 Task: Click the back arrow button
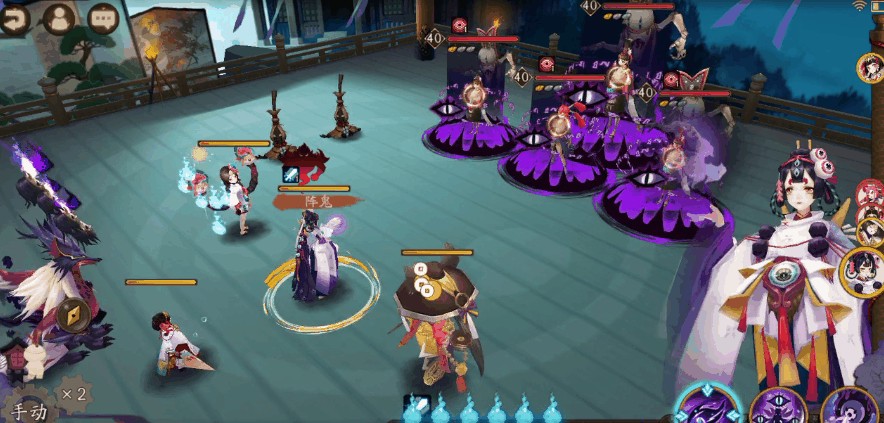coord(13,19)
